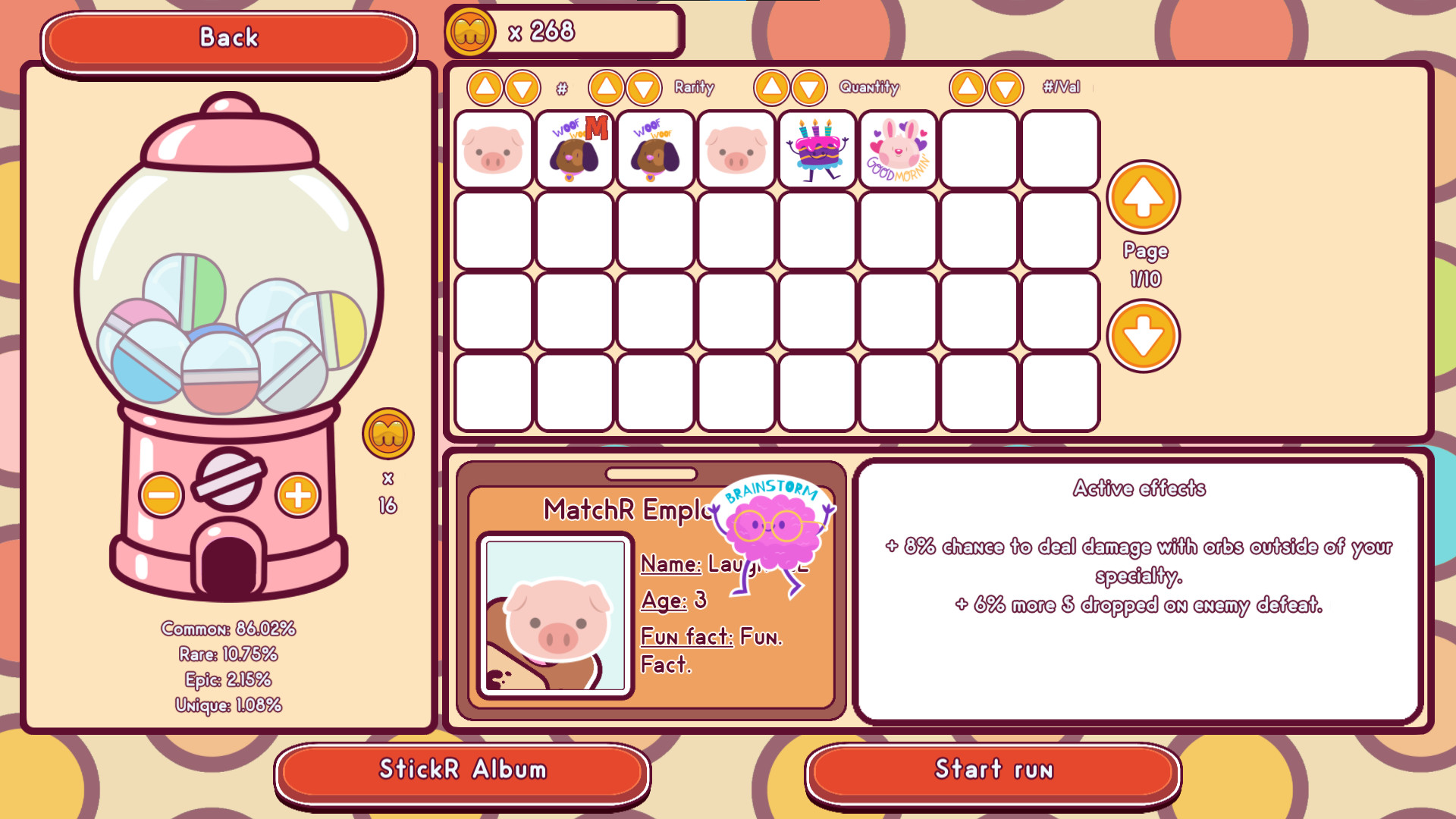Click the coin icon next to the gumball machine
1456x819 pixels.
389,435
